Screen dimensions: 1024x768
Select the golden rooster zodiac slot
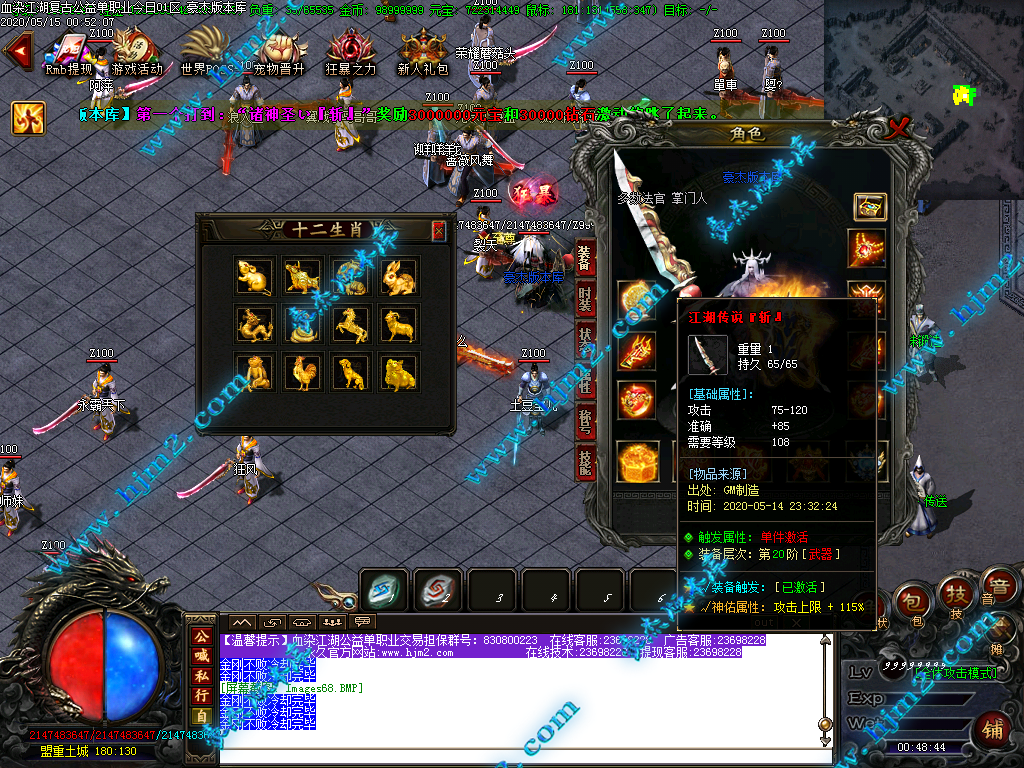tap(302, 372)
